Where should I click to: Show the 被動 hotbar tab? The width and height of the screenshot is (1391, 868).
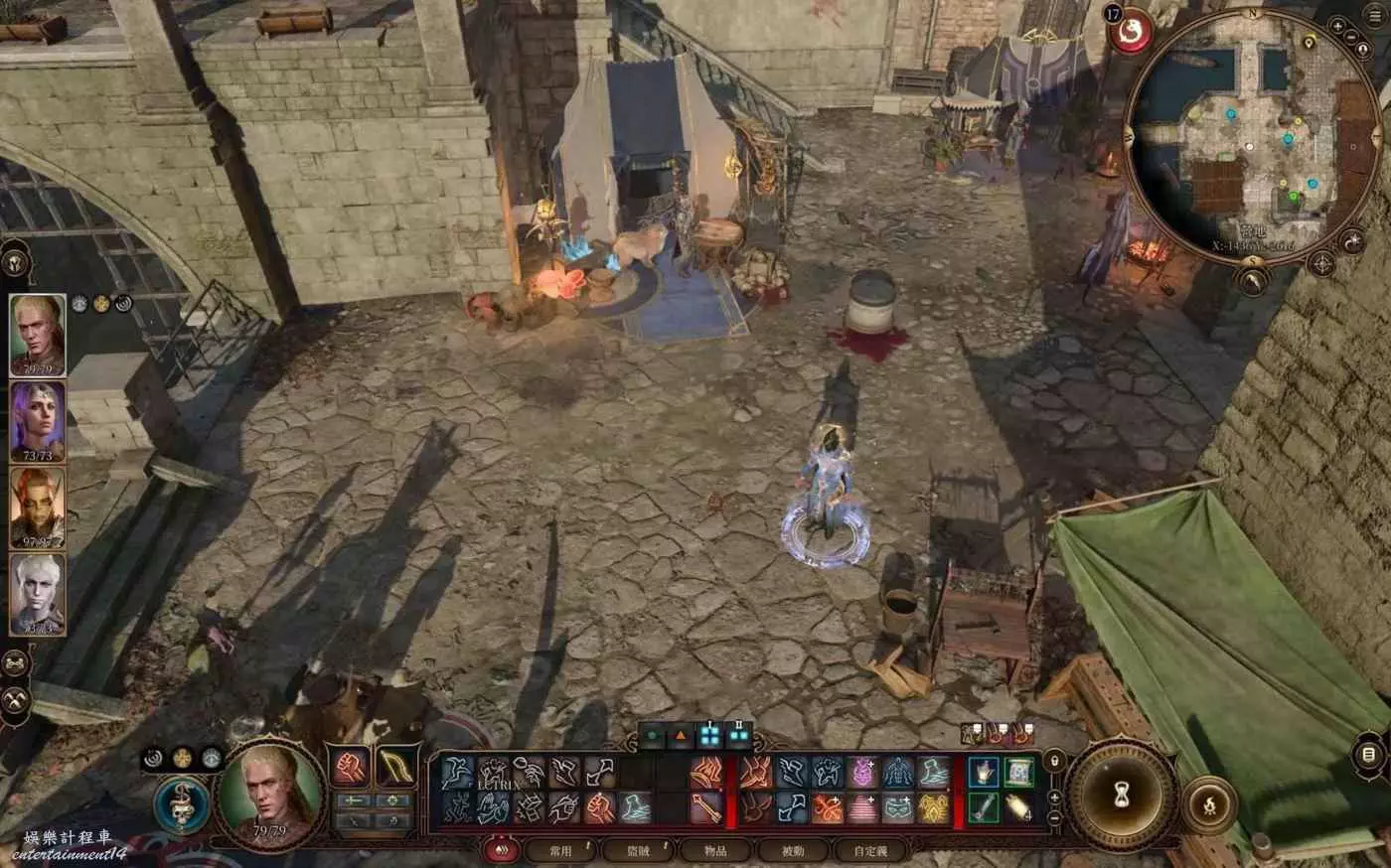point(793,850)
